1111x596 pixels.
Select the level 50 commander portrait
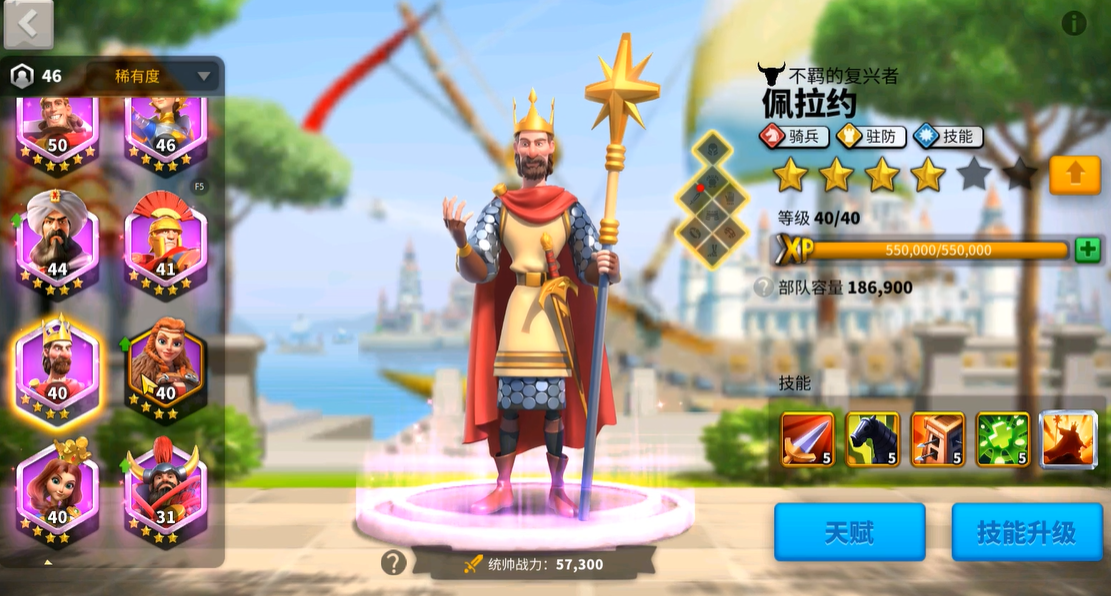pyautogui.click(x=57, y=125)
